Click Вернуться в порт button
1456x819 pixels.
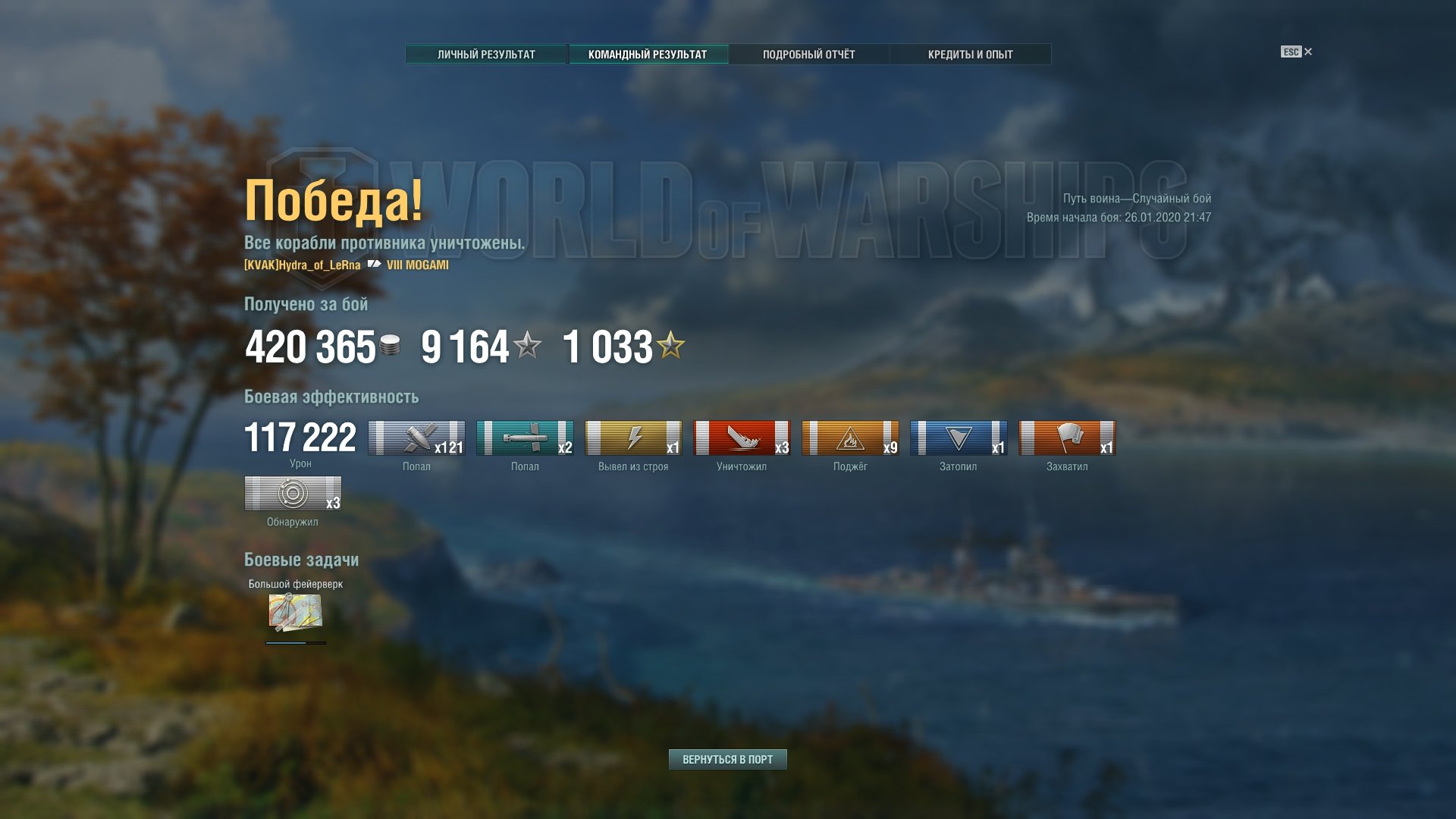click(x=727, y=759)
